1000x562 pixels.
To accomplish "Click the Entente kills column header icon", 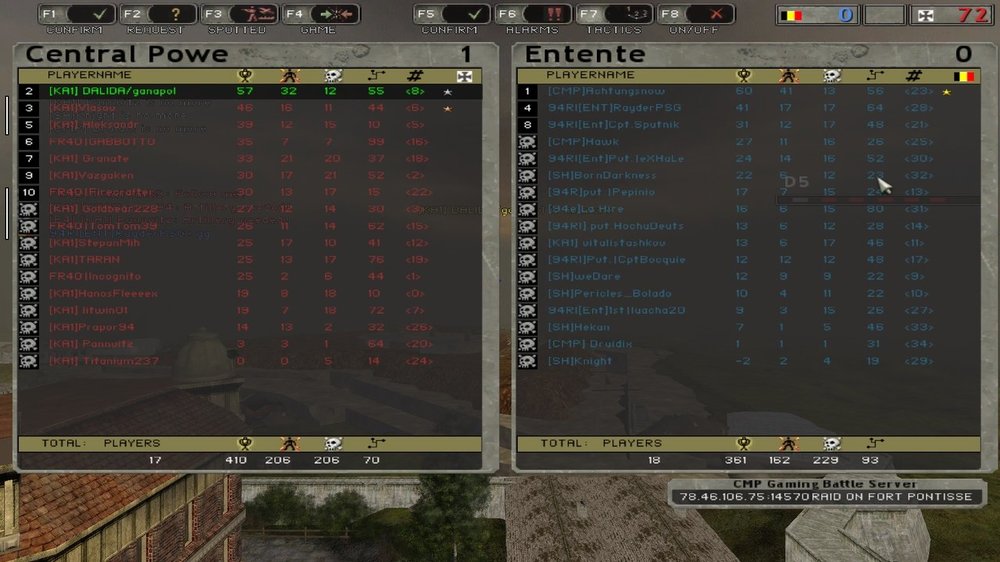I will pos(787,75).
